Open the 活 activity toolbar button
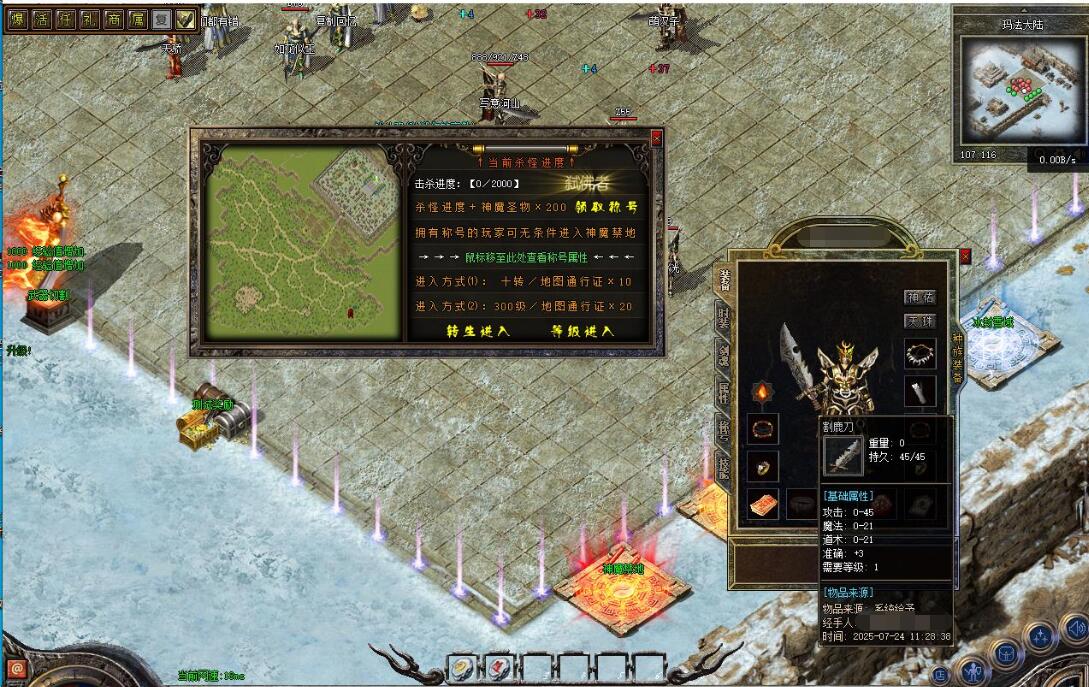1089x687 pixels. 41,18
